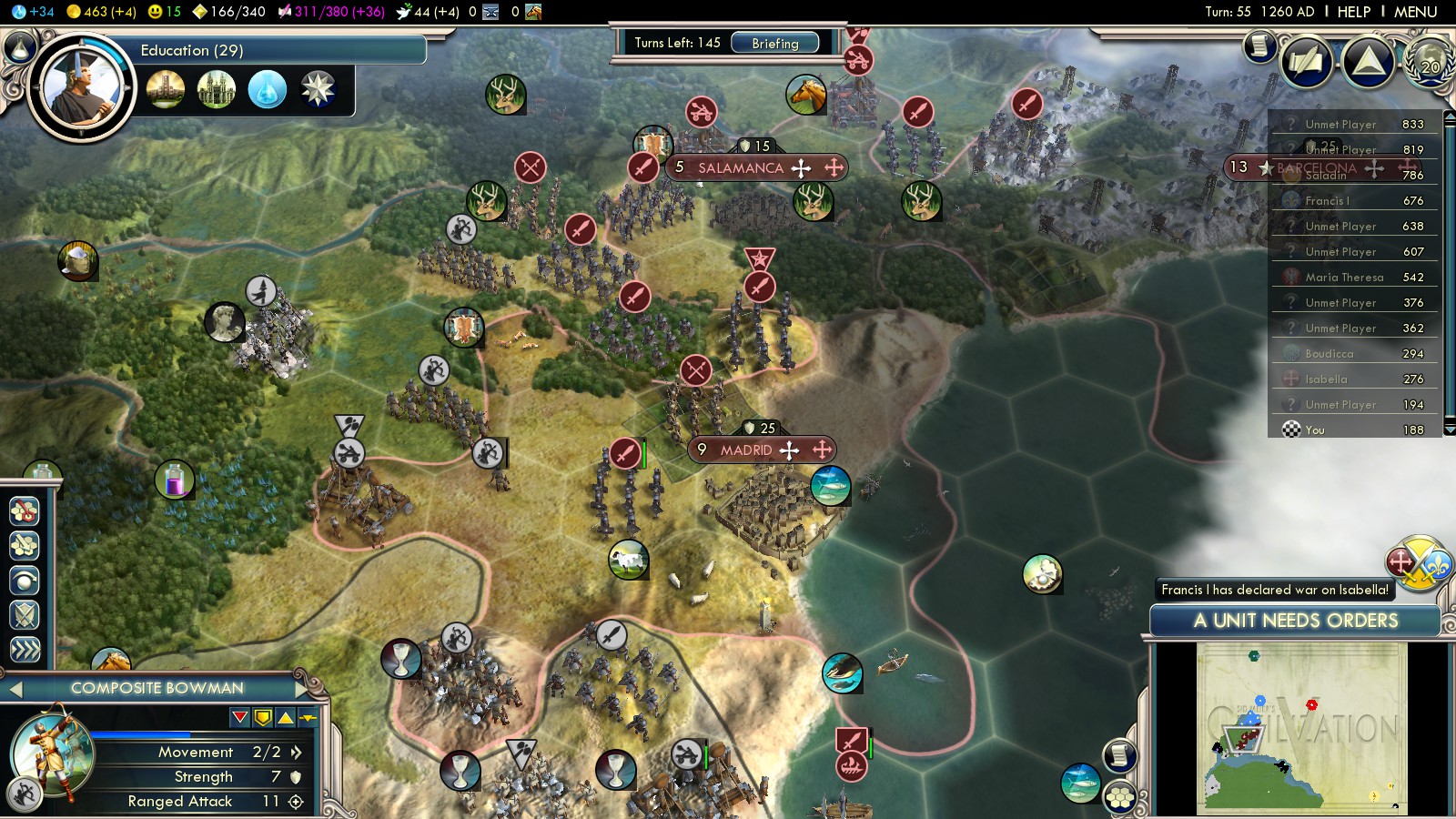Viewport: 1456px width, 819px height.
Task: Open the diplomacy globe with laurel wreath
Action: click(1430, 62)
